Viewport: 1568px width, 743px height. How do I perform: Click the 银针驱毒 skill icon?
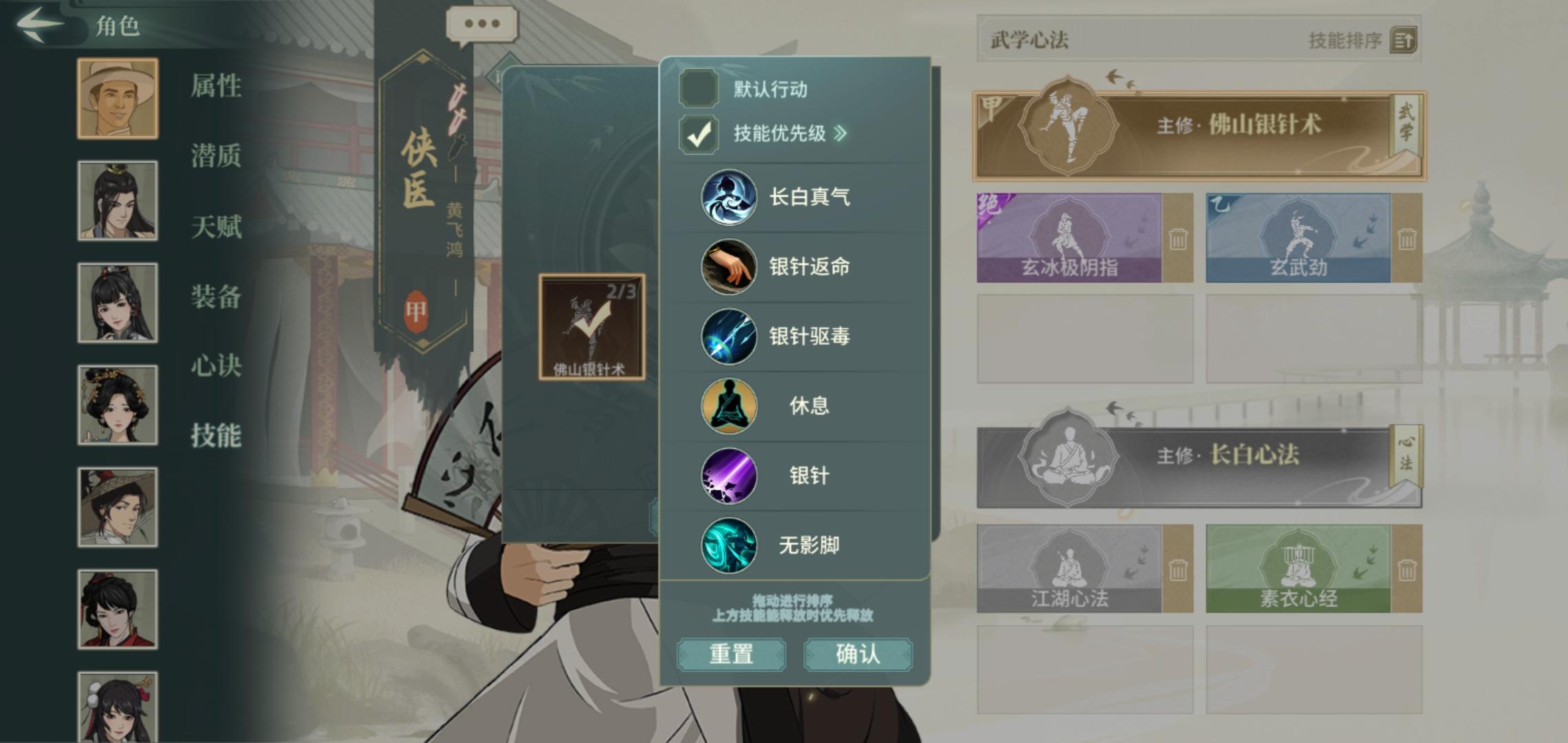728,336
